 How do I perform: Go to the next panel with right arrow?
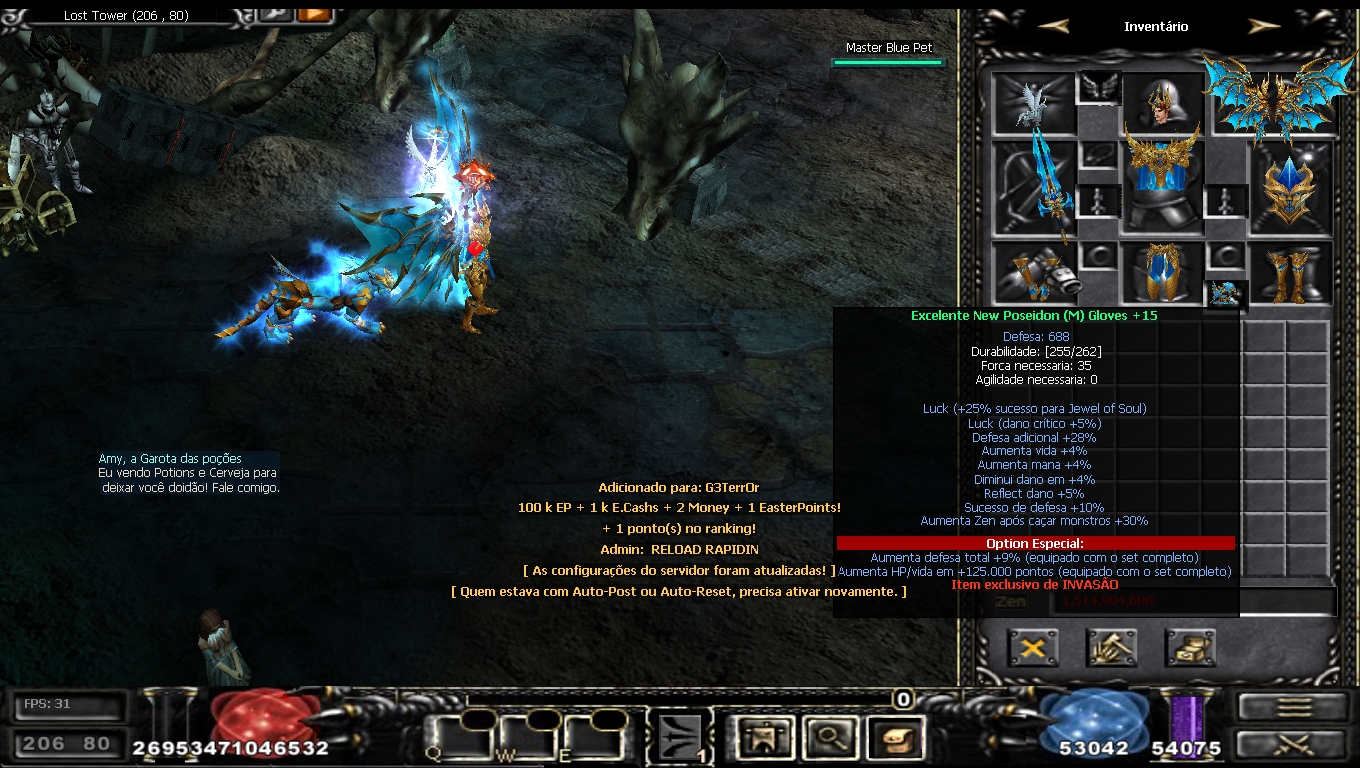click(1264, 26)
